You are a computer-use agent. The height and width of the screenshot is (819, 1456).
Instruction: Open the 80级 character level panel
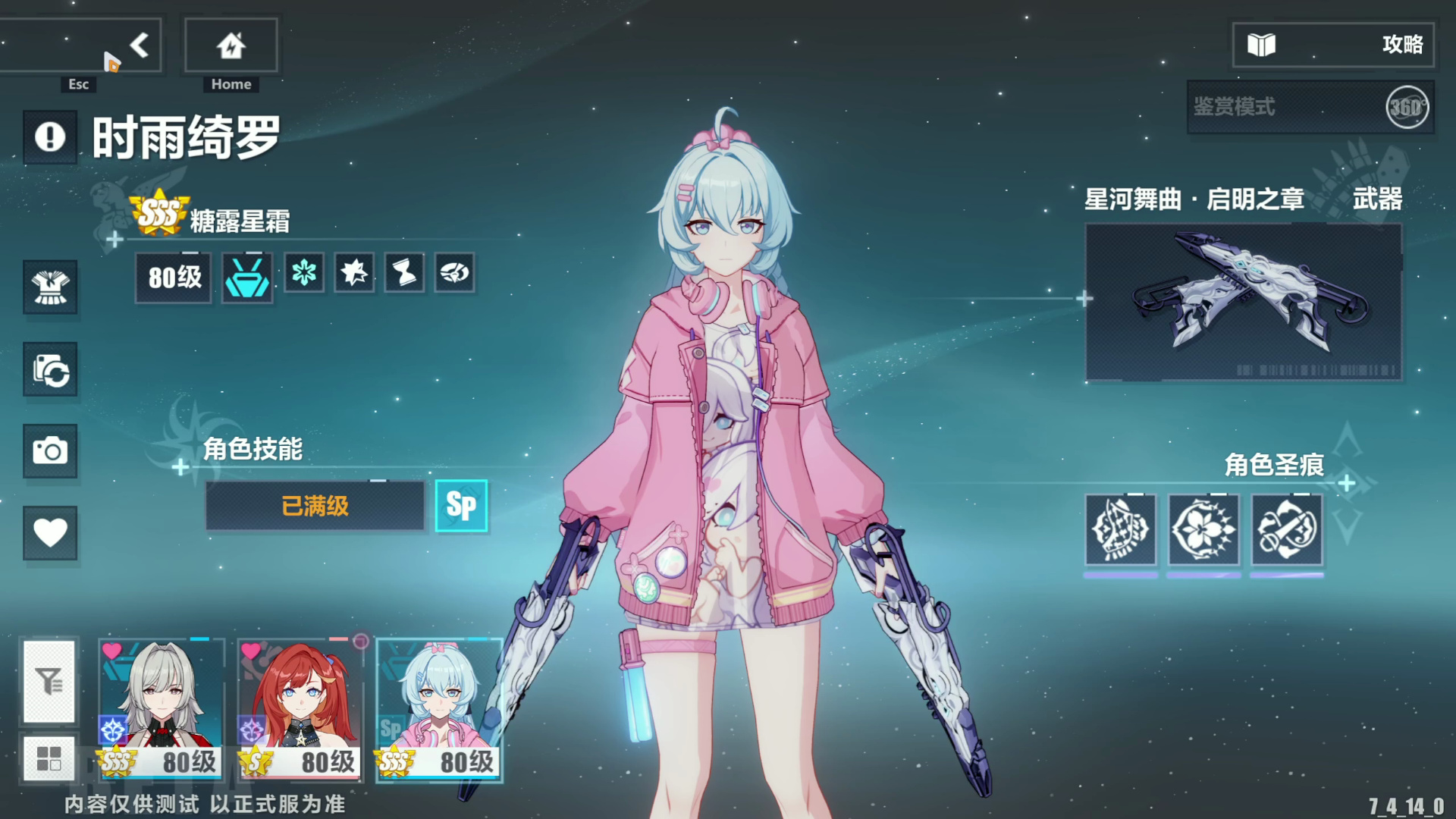(174, 278)
